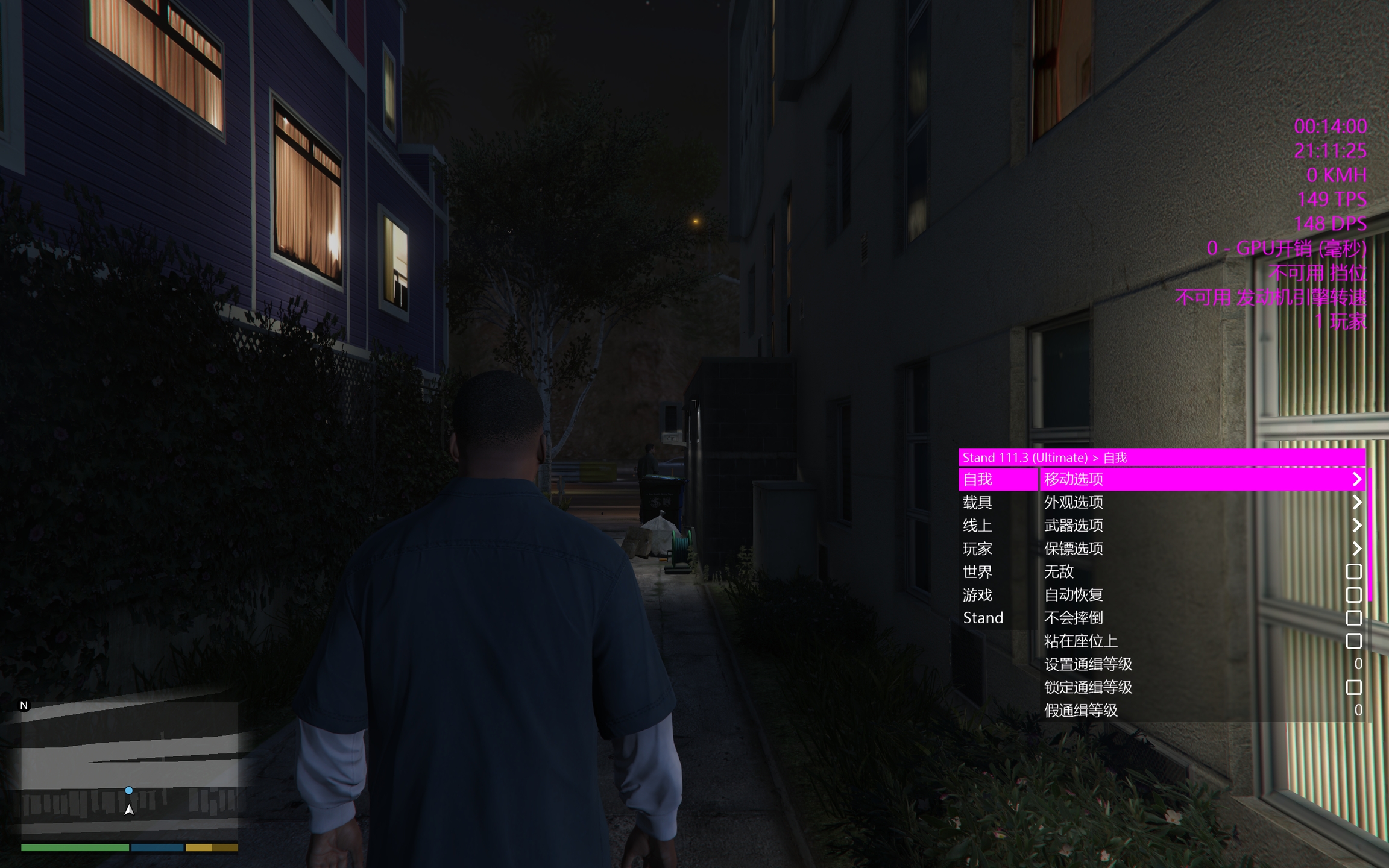
Task: Toggle the 不会摔倒 checkbox
Action: click(x=1353, y=618)
